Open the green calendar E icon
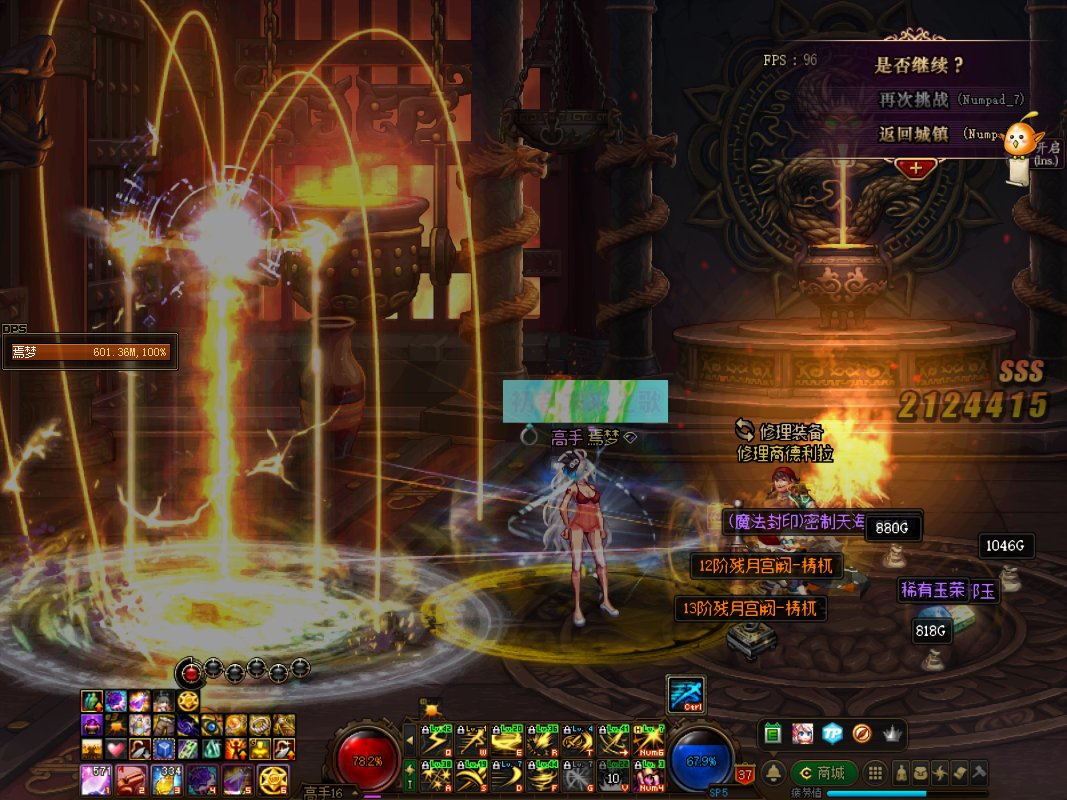 tap(772, 734)
